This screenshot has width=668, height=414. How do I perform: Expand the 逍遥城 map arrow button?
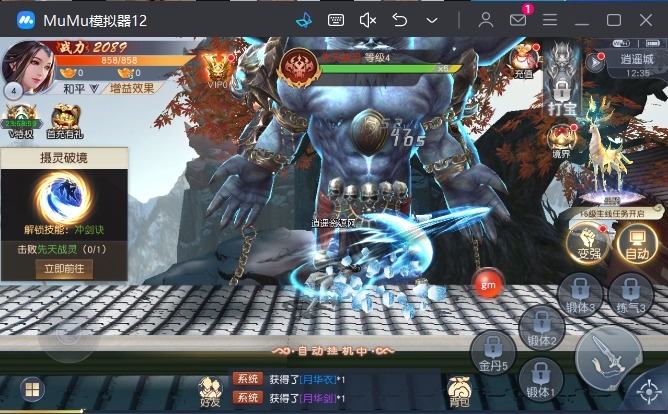click(596, 61)
